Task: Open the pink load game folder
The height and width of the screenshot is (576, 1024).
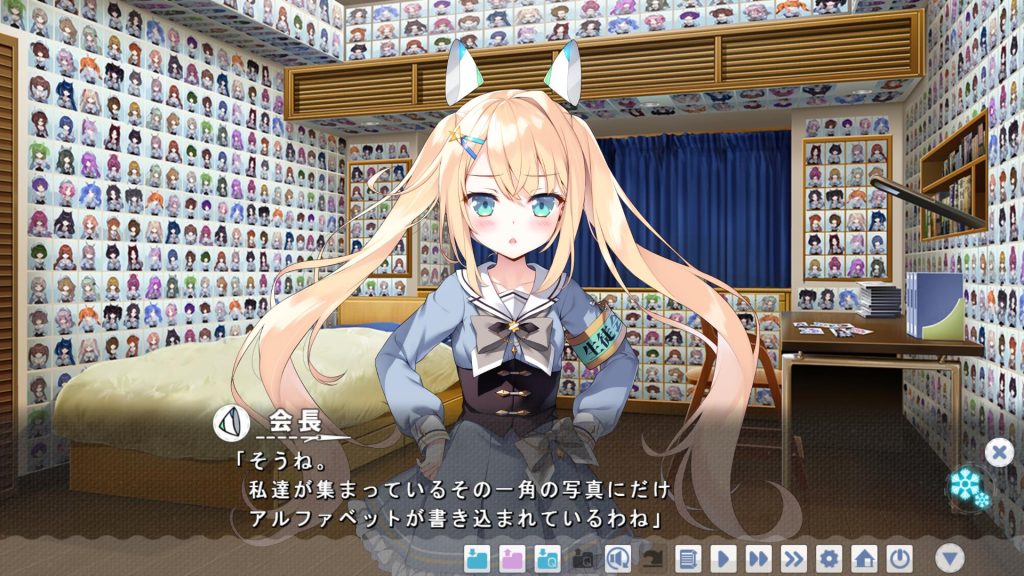Action: [x=512, y=558]
